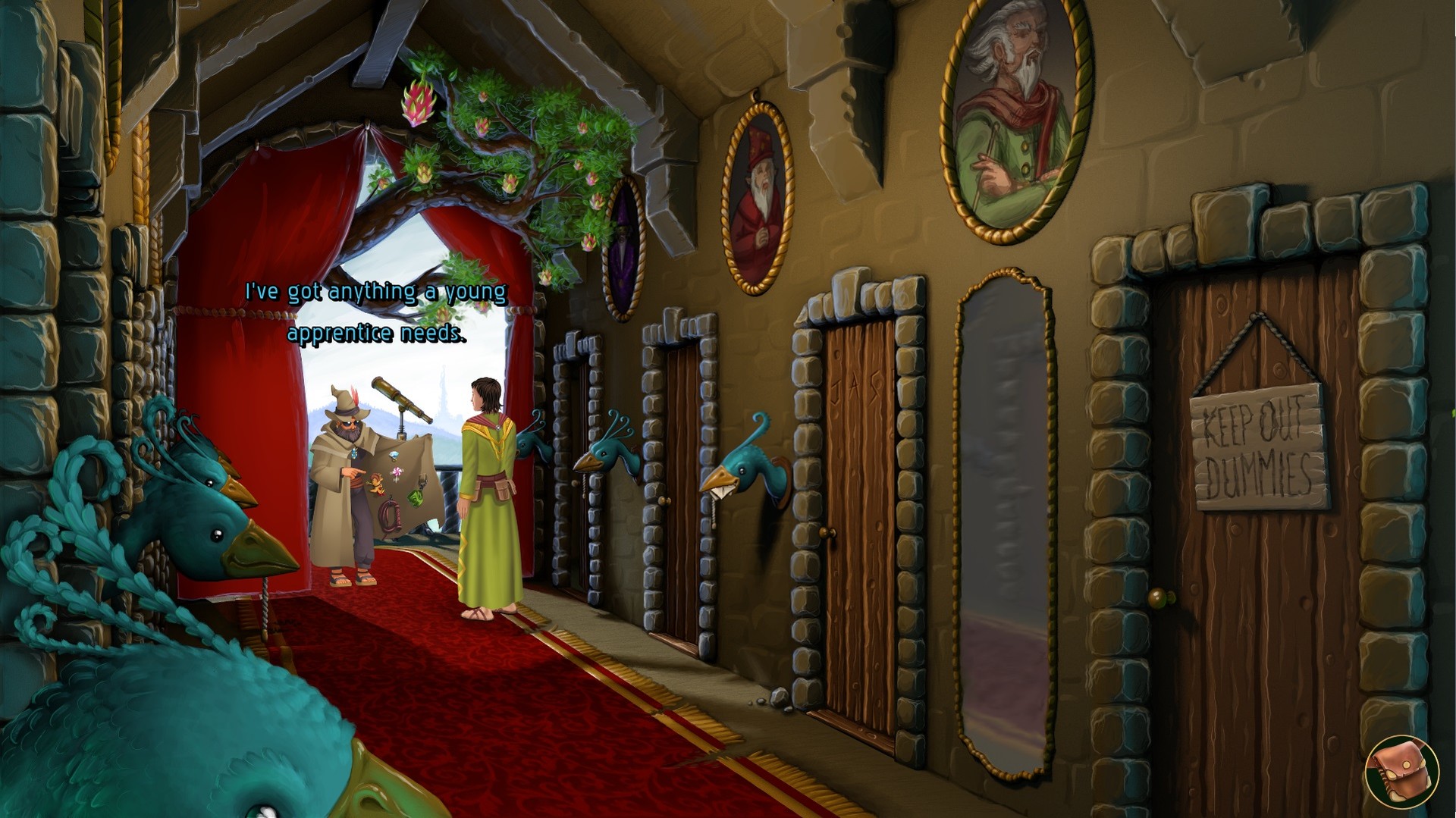Take the wad of green bills
Image resolution: width=1456 pixels, height=818 pixels.
416,497
